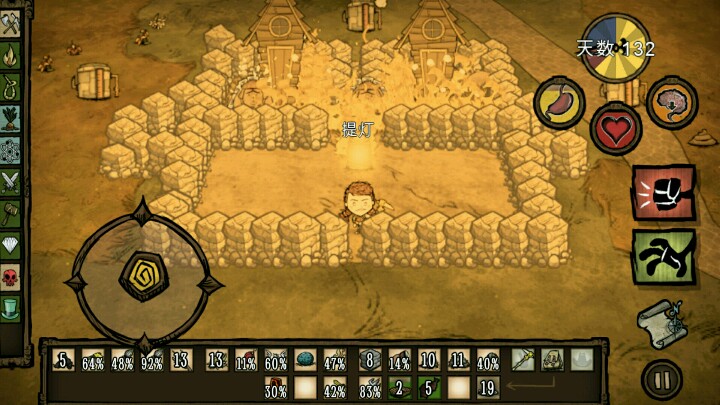Select the inventory slot showing 92%
Screen dimensions: 720x405
click(151, 360)
